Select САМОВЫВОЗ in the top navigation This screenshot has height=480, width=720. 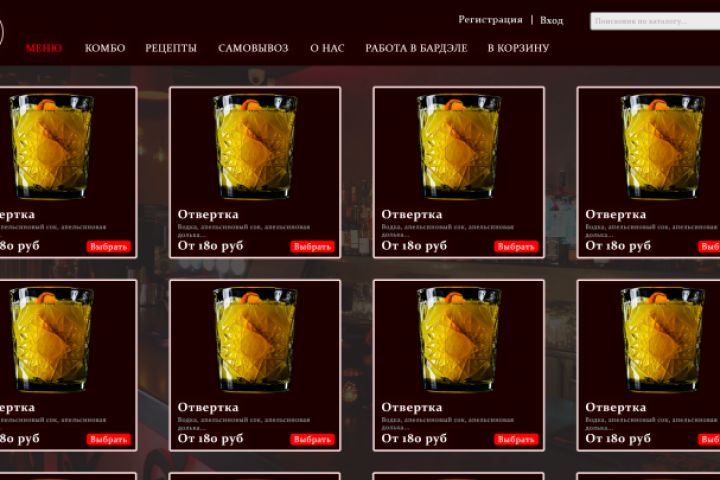tap(253, 48)
